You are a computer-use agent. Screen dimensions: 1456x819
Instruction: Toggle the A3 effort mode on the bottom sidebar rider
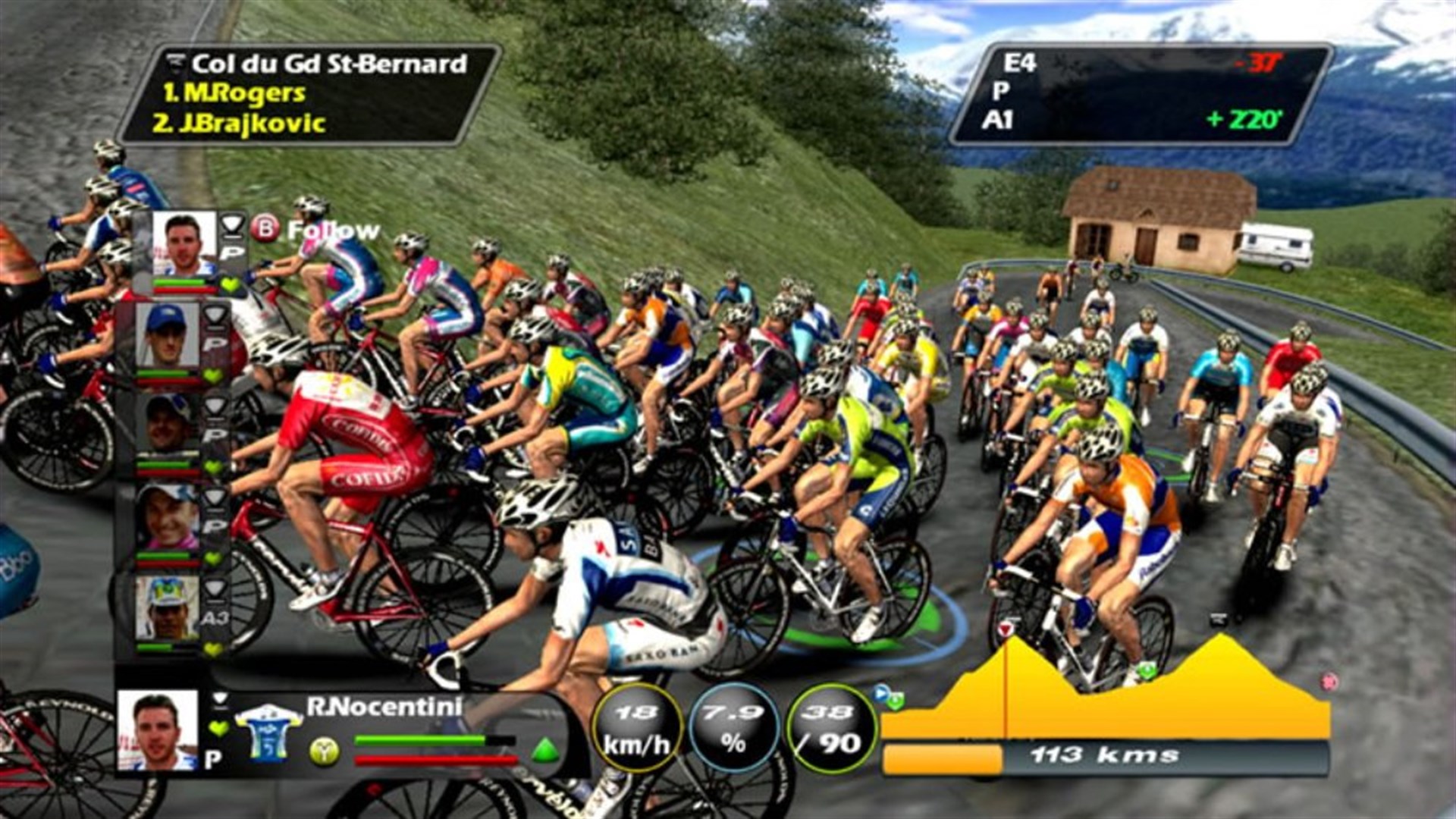coord(214,617)
